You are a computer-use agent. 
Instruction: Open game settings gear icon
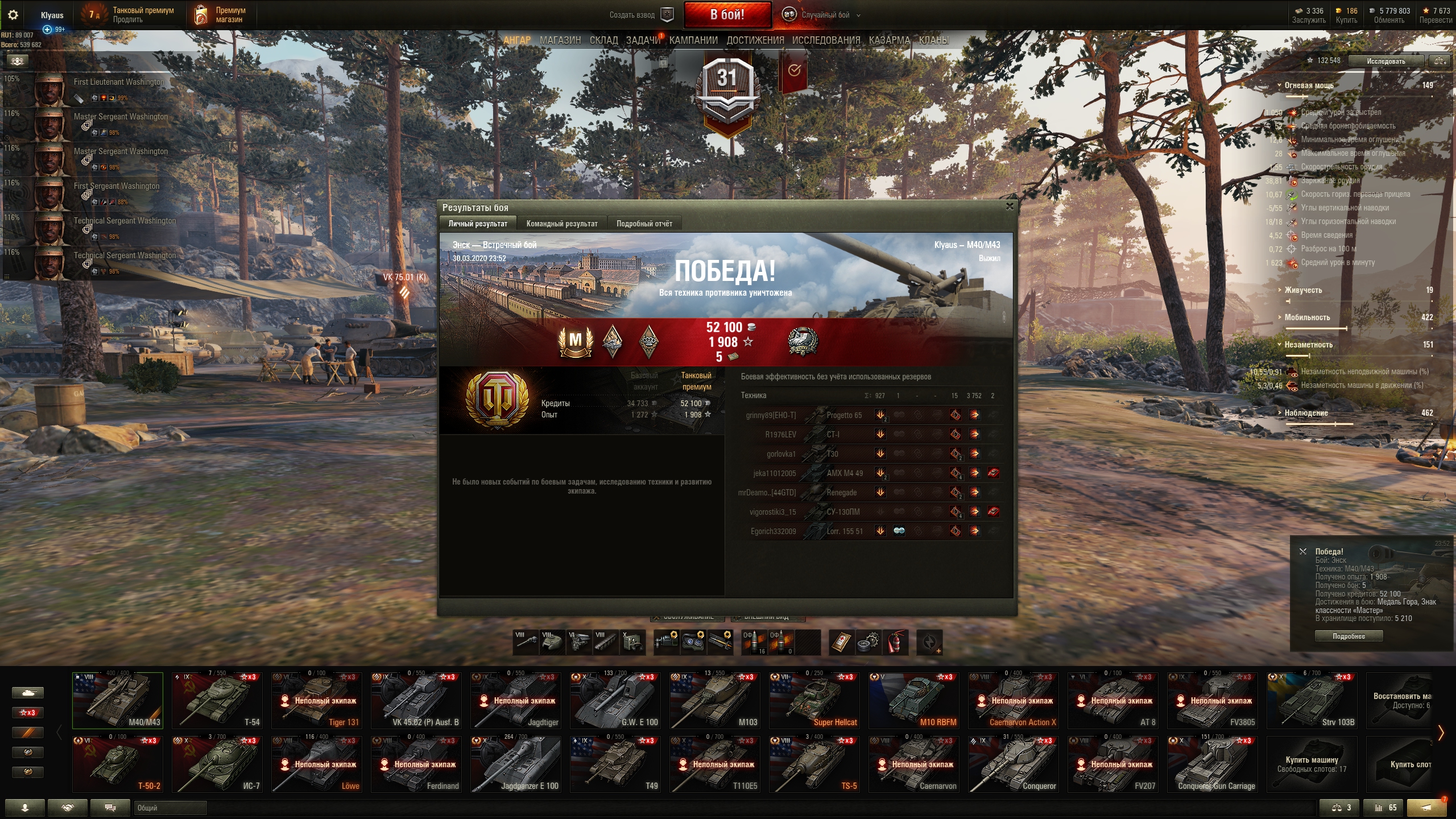pyautogui.click(x=13, y=15)
